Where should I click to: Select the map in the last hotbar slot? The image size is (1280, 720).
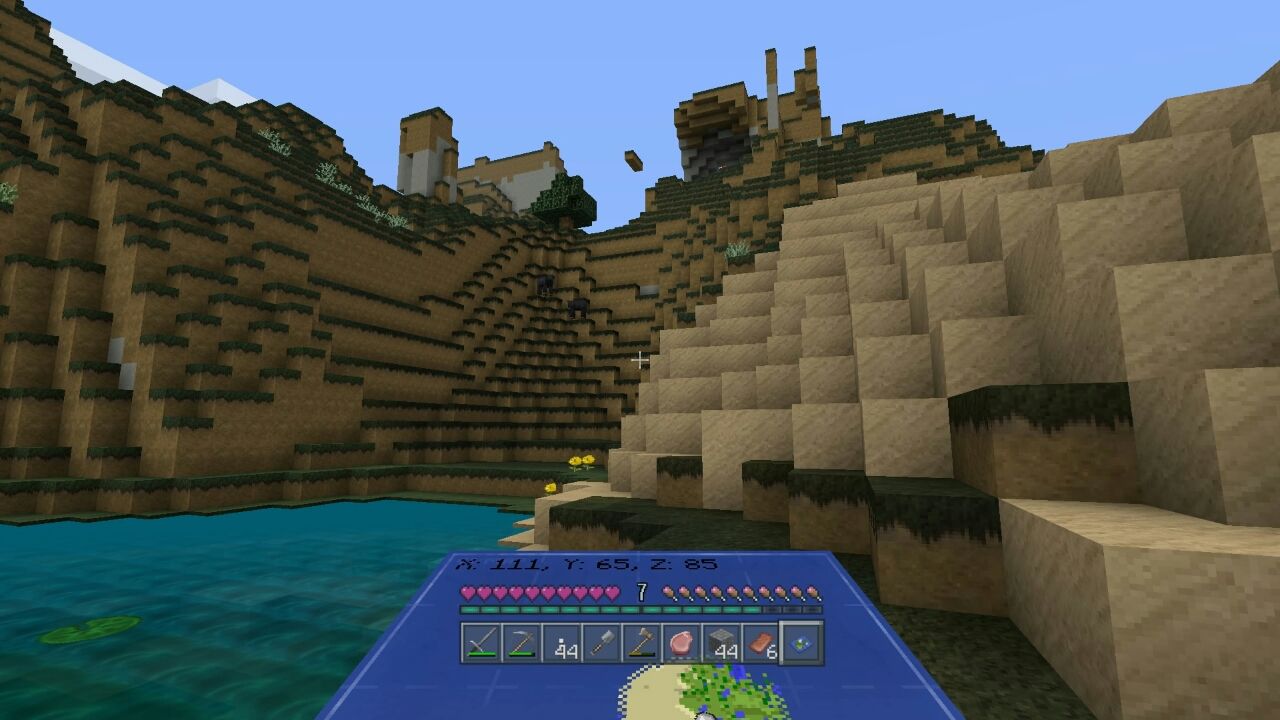[x=801, y=641]
